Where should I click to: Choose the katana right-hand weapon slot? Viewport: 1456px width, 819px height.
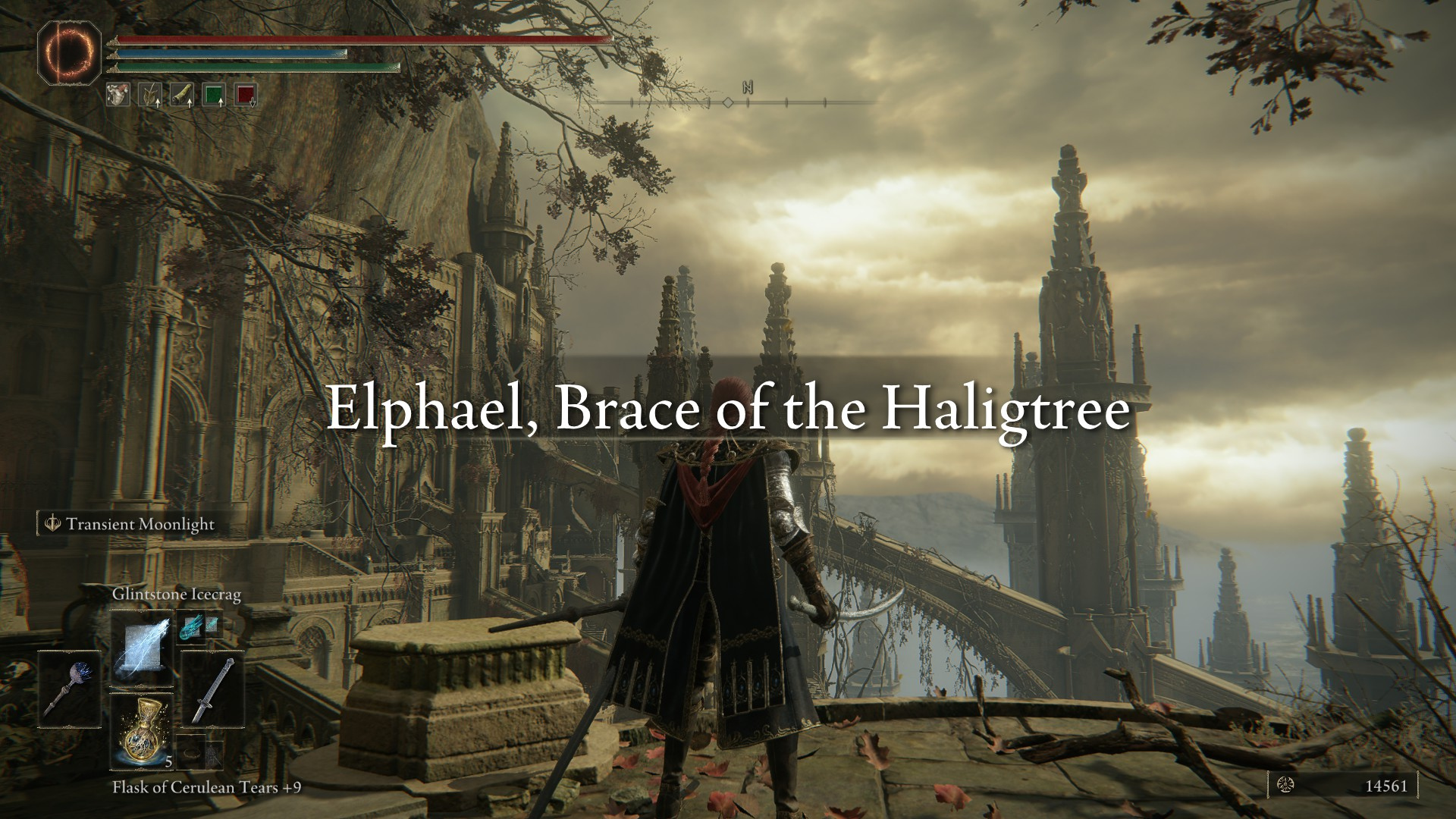tap(213, 689)
